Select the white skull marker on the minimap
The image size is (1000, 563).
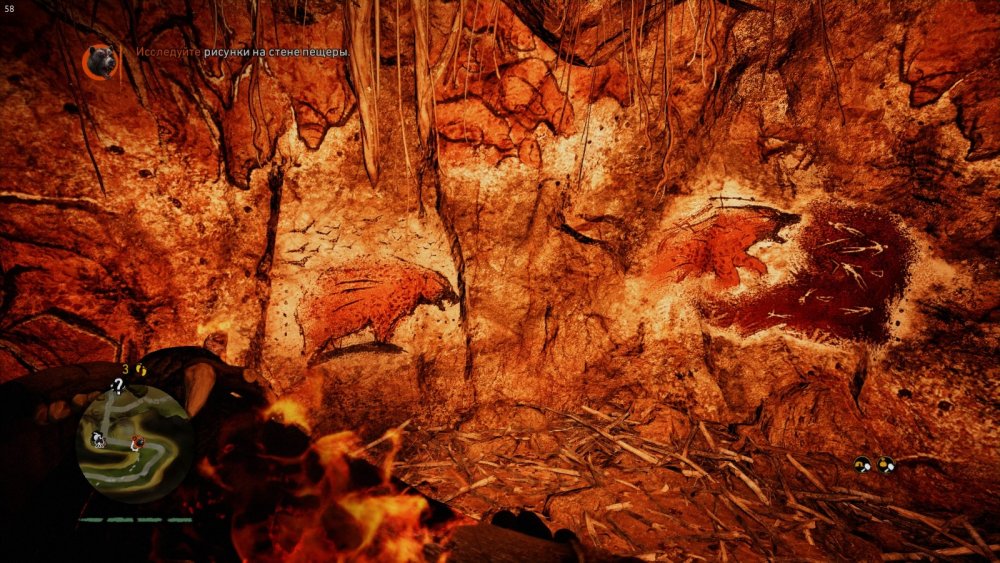98,438
